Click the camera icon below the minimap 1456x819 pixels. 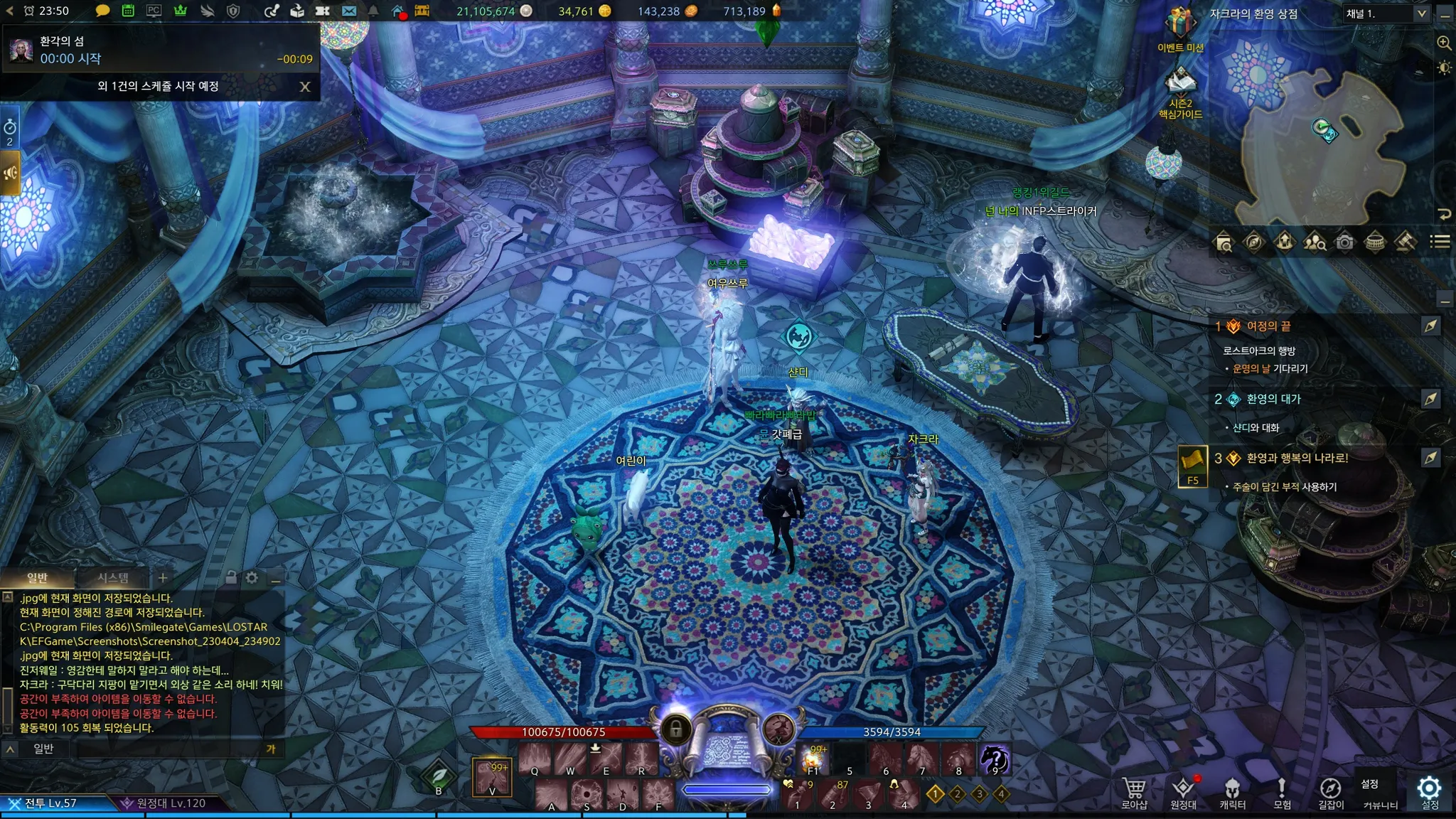tap(1344, 242)
